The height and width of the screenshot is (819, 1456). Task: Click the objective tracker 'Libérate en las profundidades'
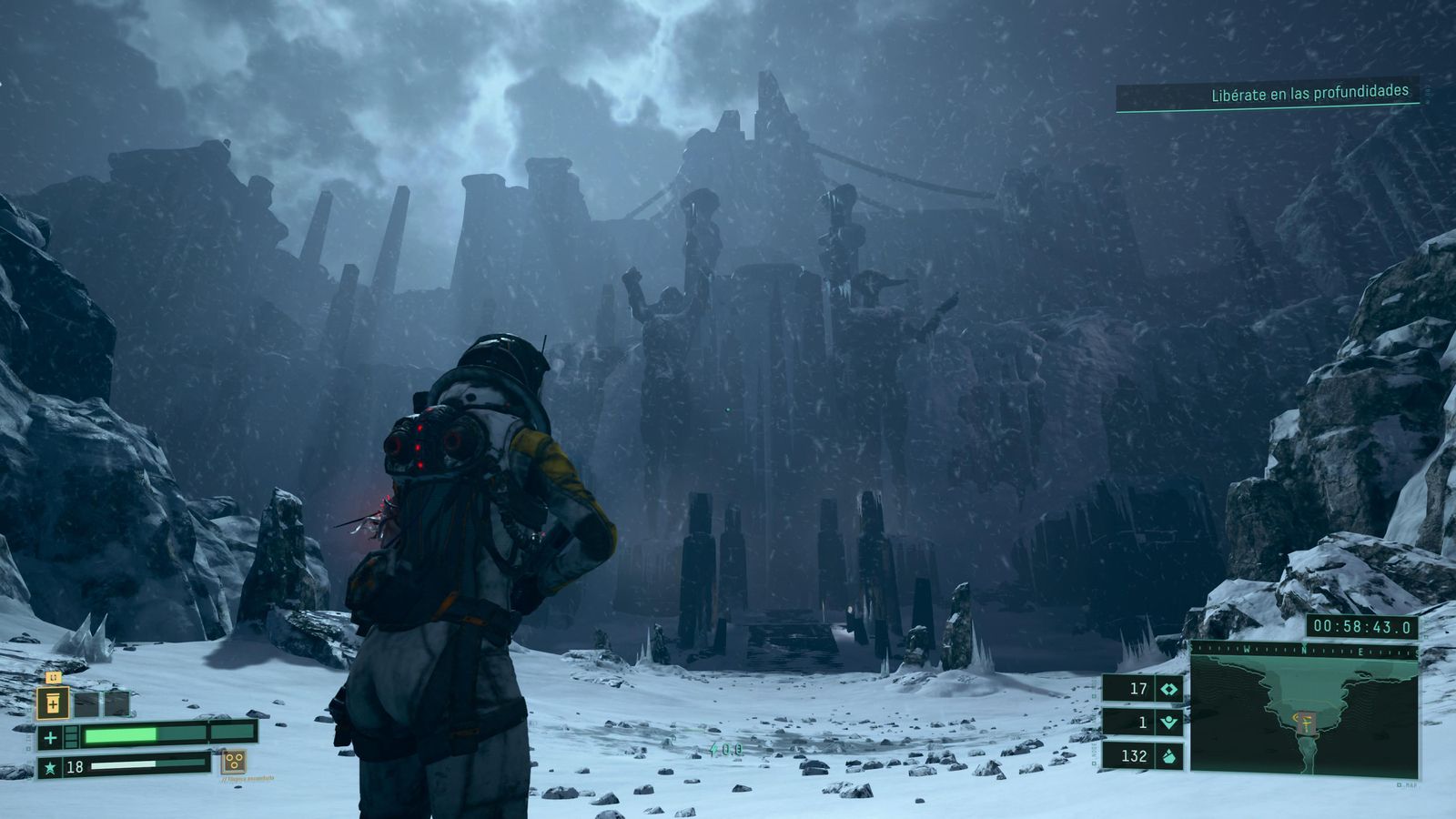coord(1309,92)
